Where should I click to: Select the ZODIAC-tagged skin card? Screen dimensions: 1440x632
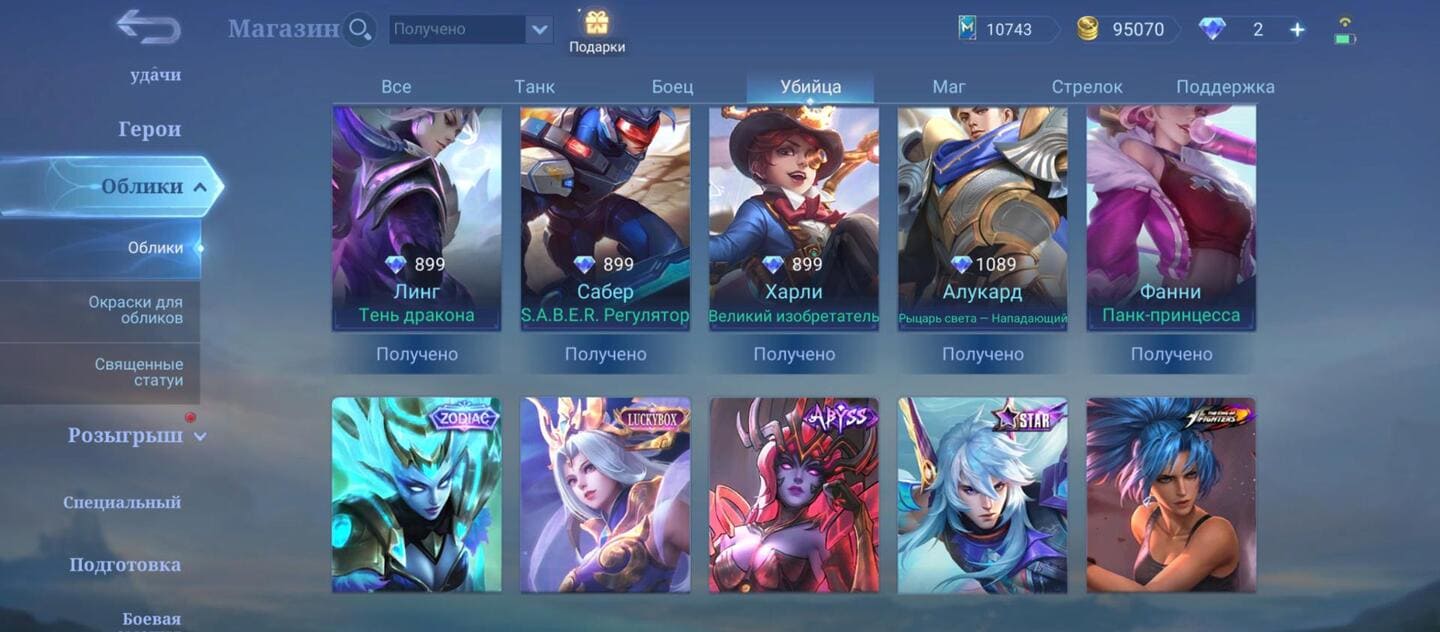(x=417, y=494)
